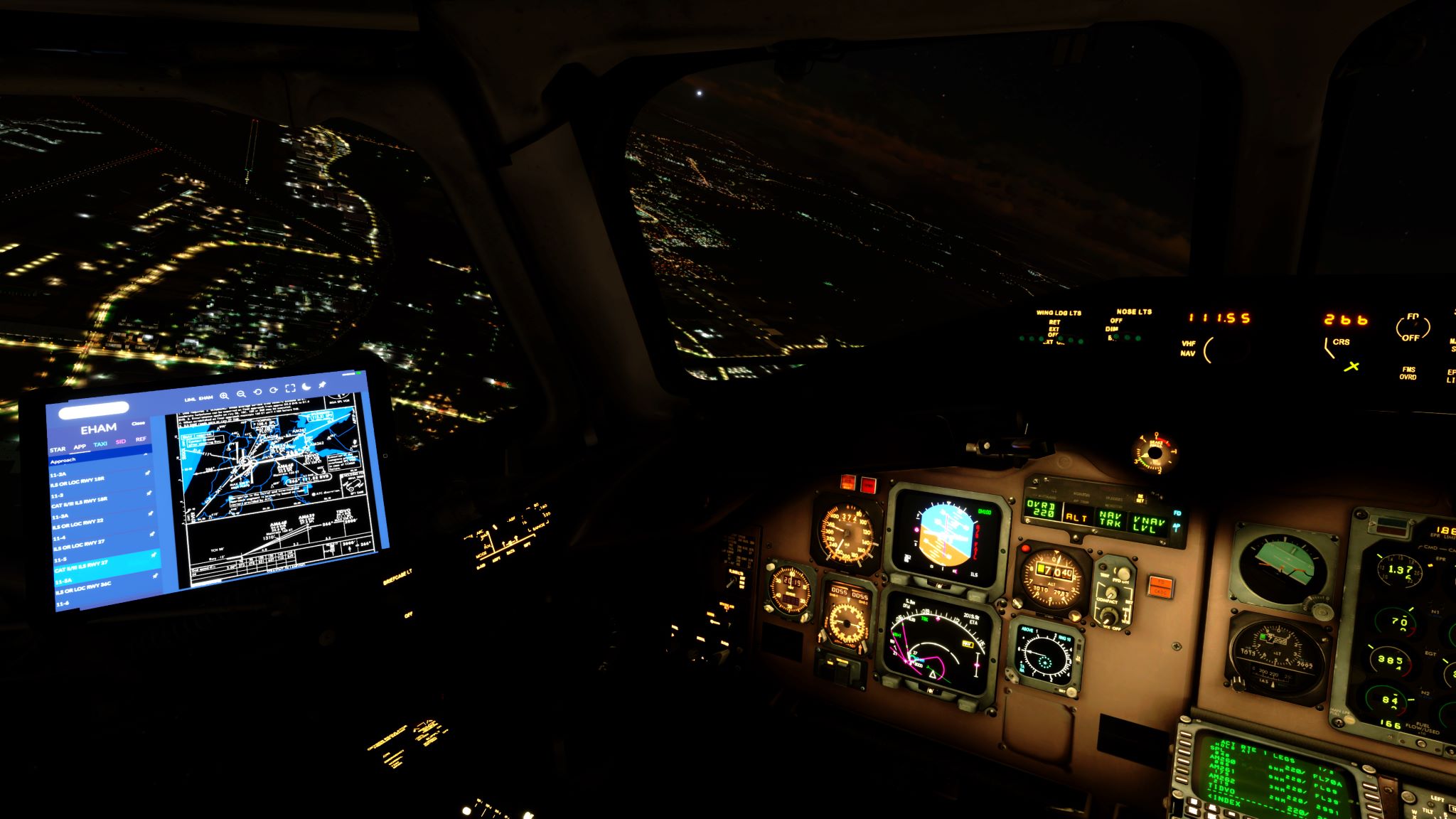This screenshot has width=1456, height=819.
Task: Switch to the LIML airport chart tab
Action: coord(190,398)
